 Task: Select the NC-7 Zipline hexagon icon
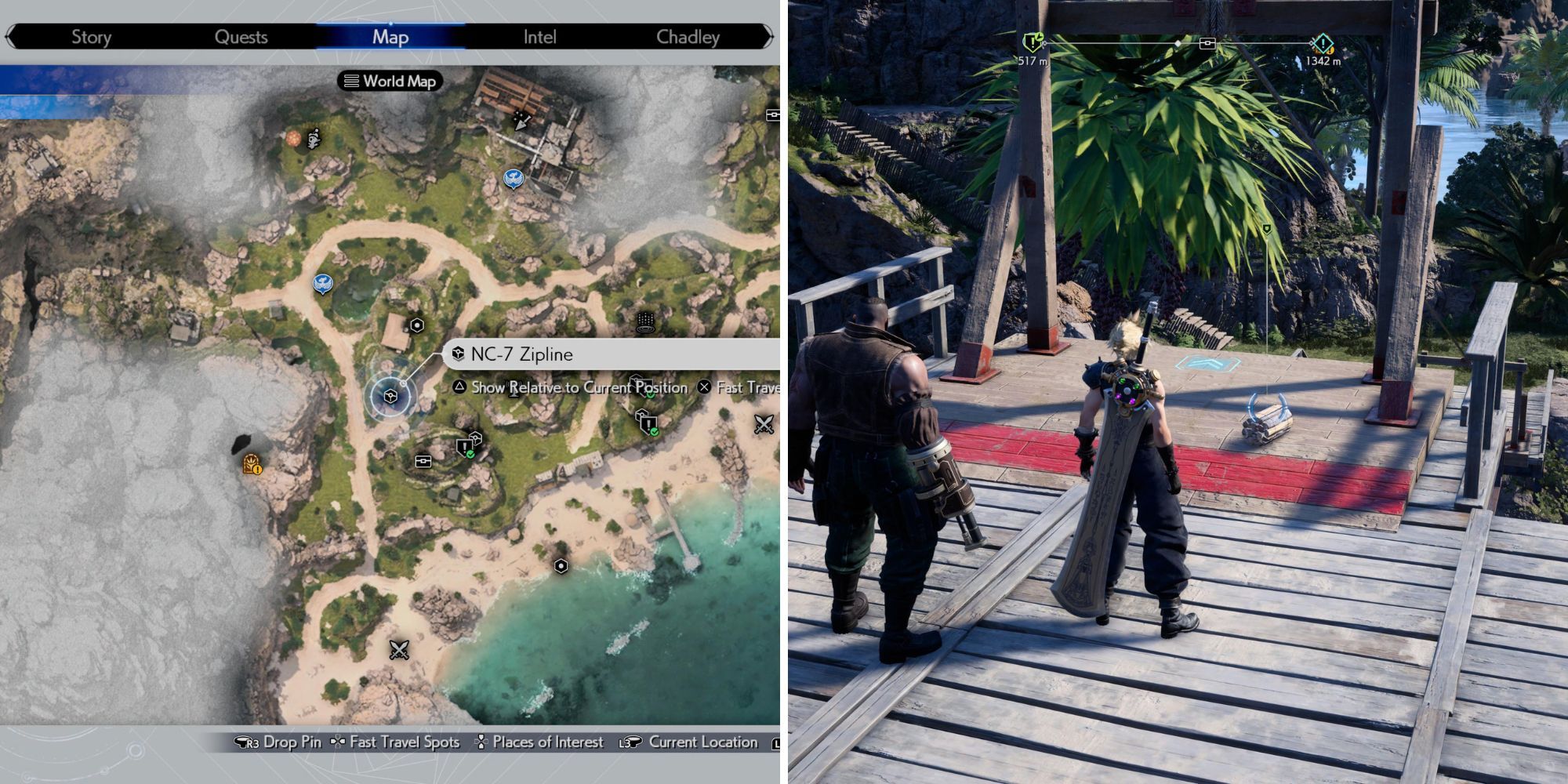tap(389, 397)
